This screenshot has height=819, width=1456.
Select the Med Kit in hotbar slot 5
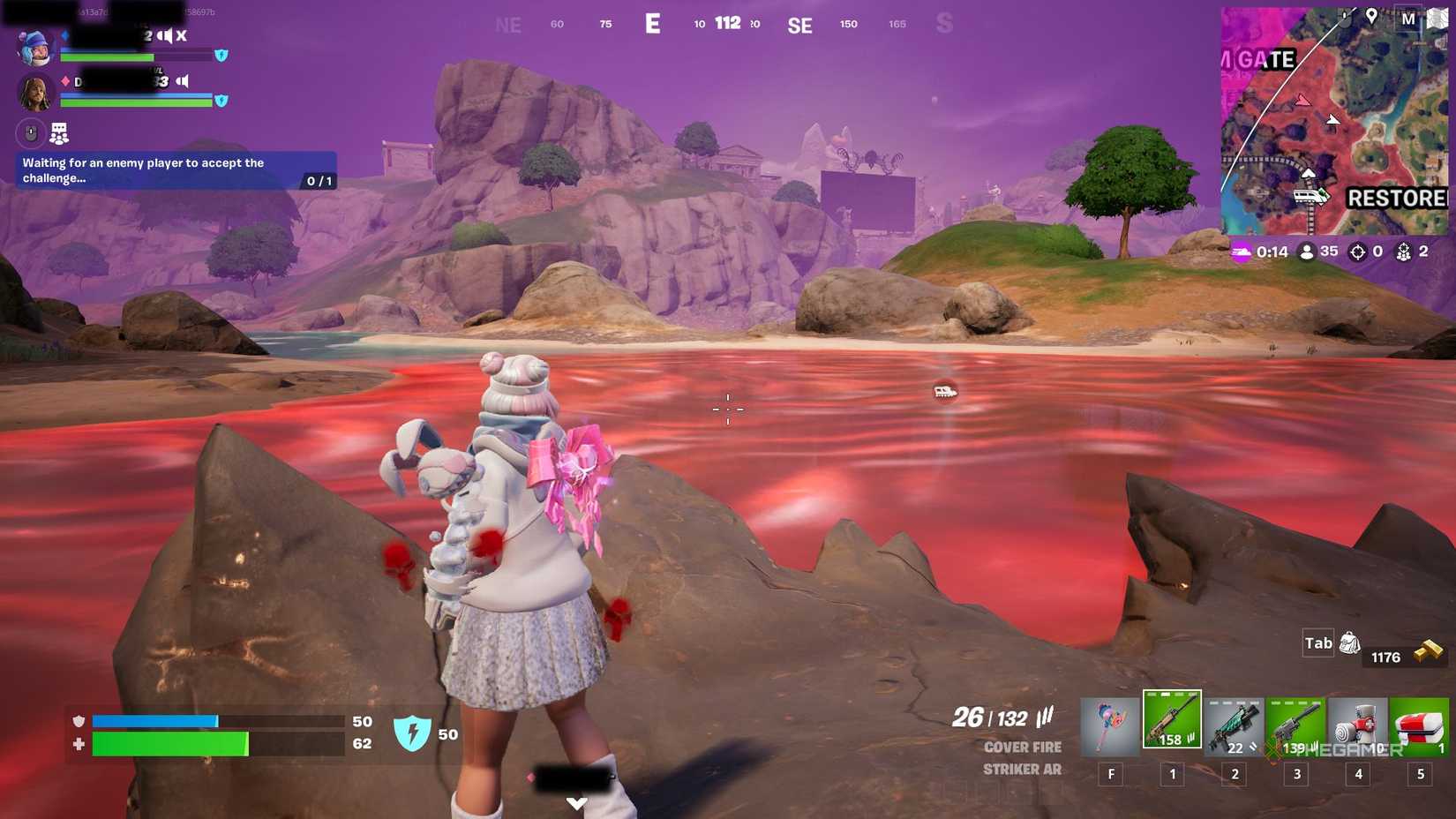1421,722
